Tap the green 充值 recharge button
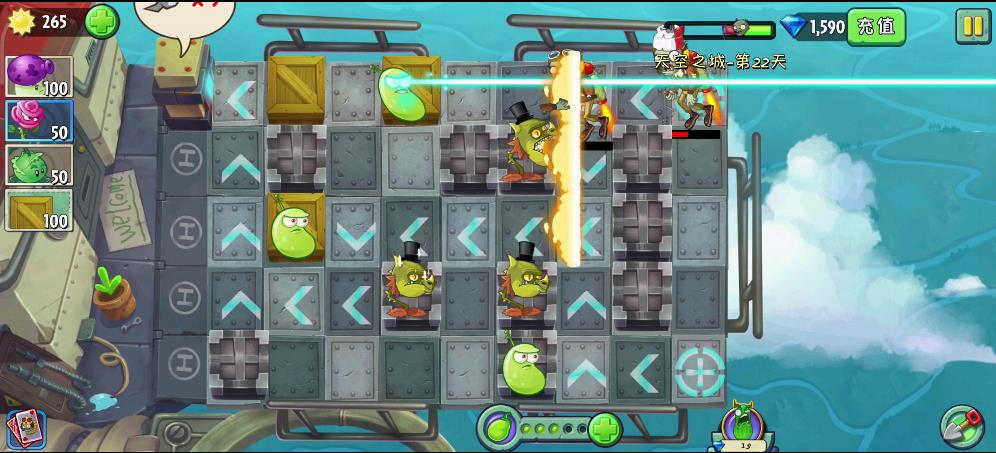996x453 pixels. pos(876,26)
